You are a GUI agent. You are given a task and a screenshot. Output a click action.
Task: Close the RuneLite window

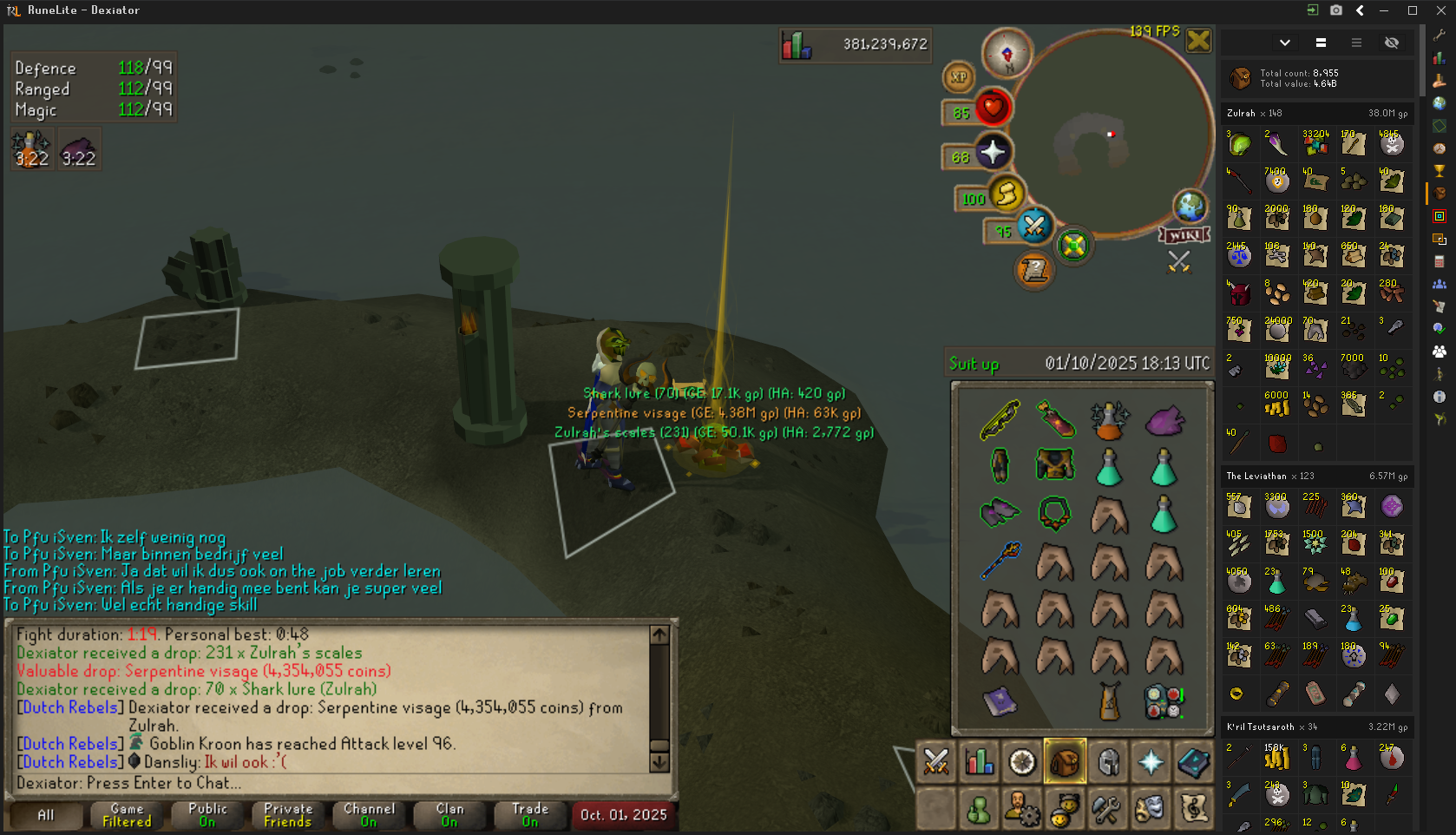pos(1440,10)
